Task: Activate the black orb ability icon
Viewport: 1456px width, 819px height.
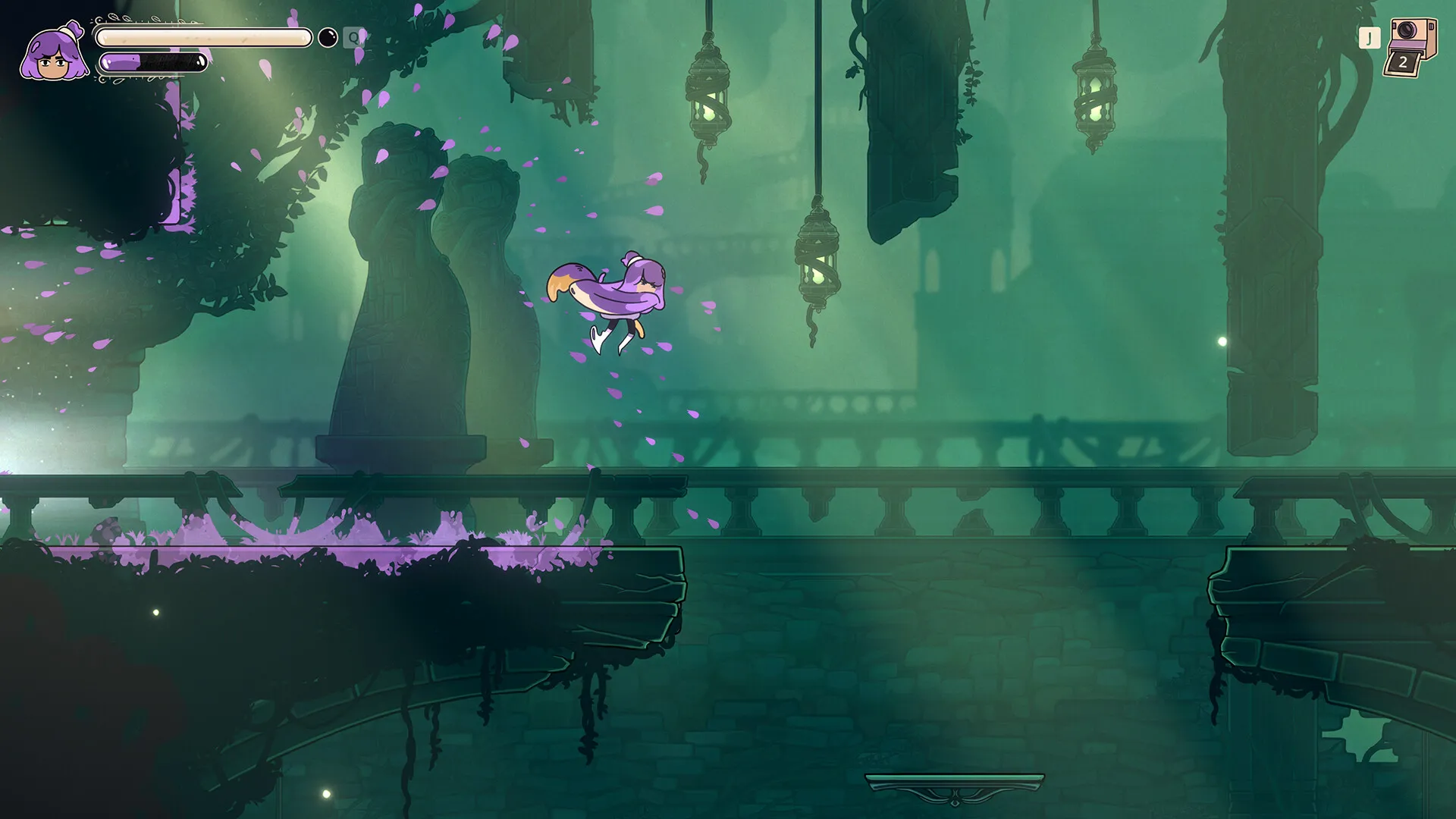Action: click(x=328, y=37)
